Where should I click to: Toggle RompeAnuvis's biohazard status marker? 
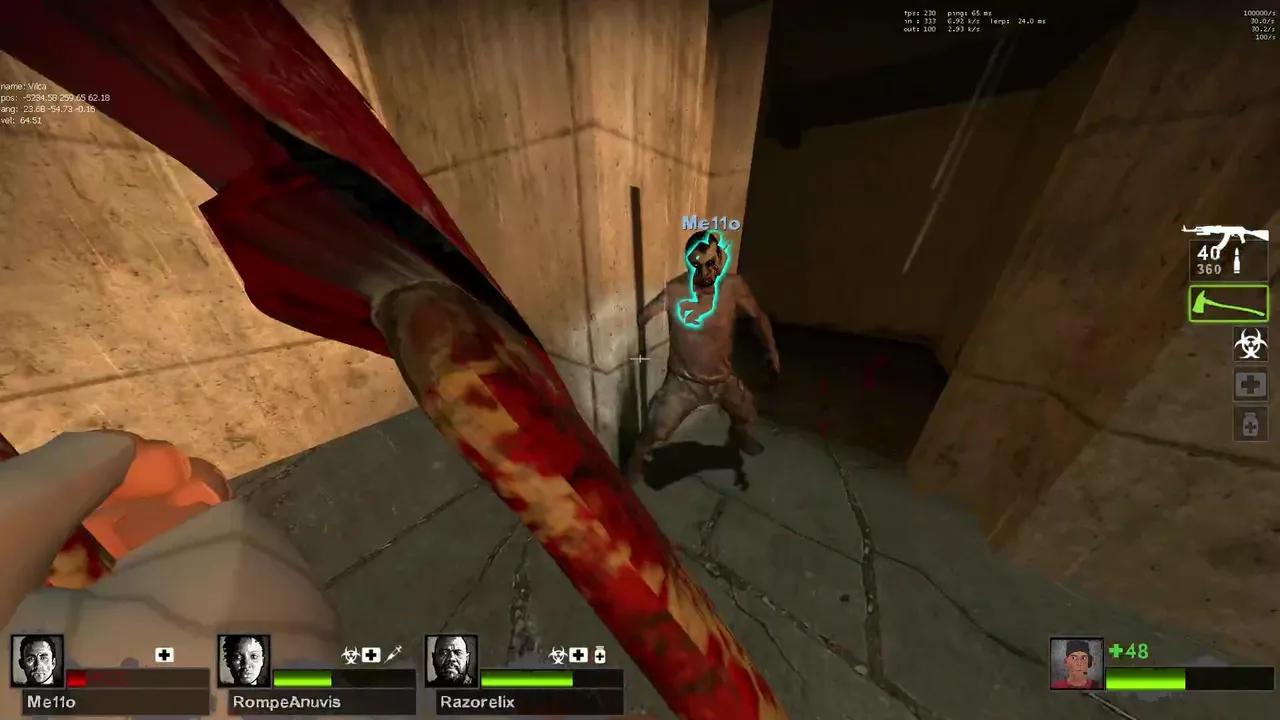pos(350,654)
